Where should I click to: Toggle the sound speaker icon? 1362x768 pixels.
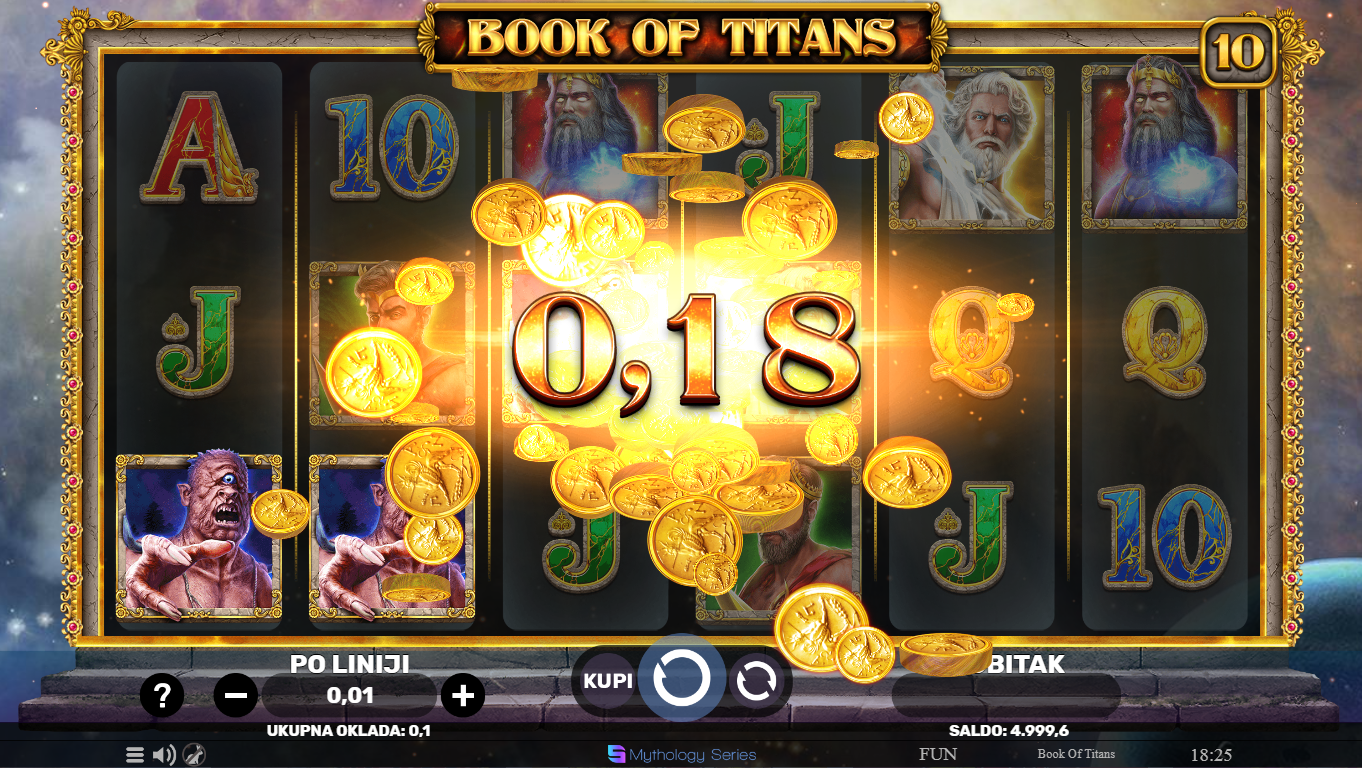point(164,755)
